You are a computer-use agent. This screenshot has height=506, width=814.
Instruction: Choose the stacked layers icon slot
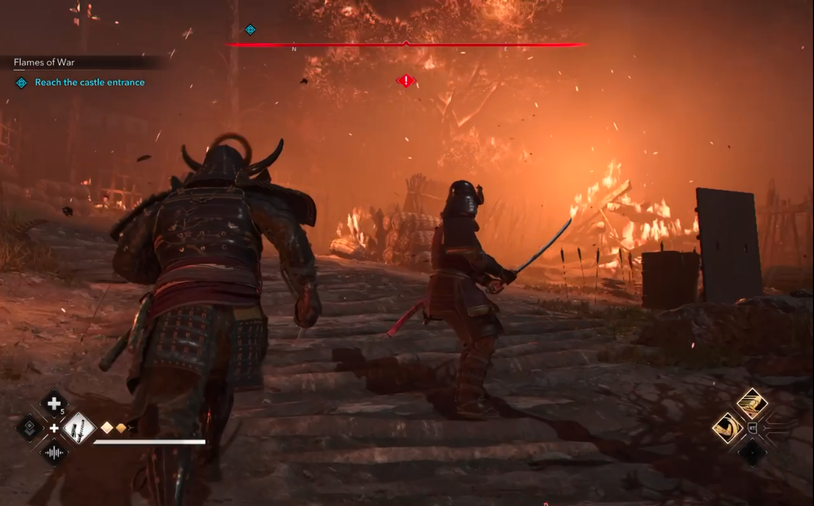coord(30,429)
